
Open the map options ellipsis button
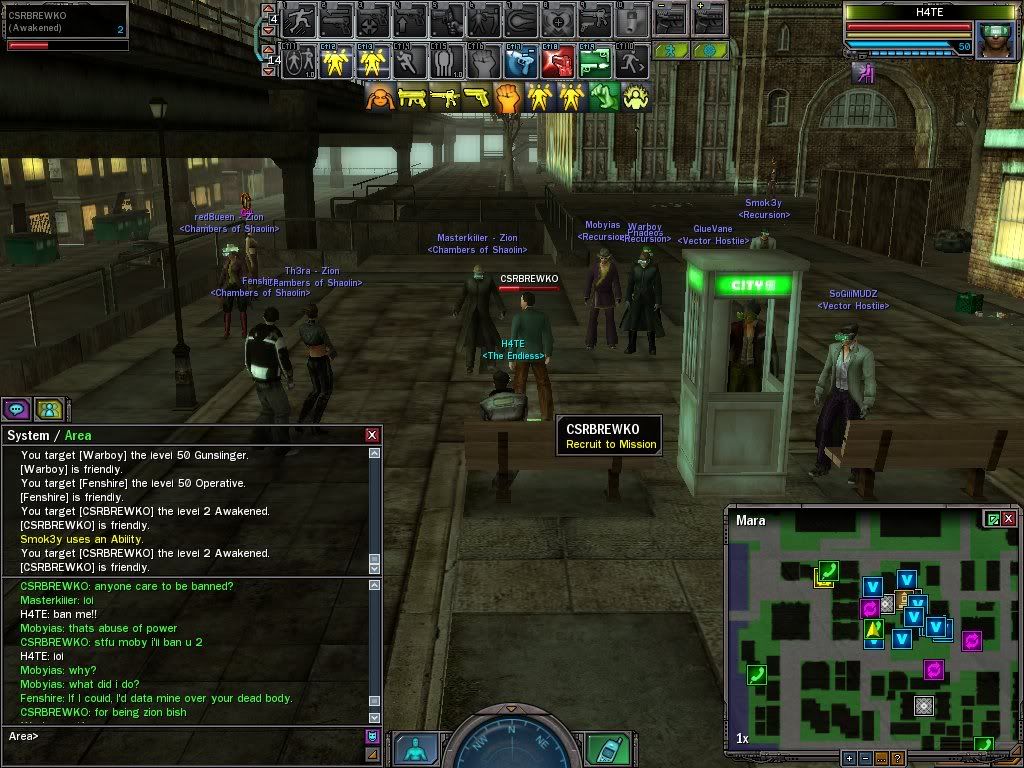coord(882,758)
